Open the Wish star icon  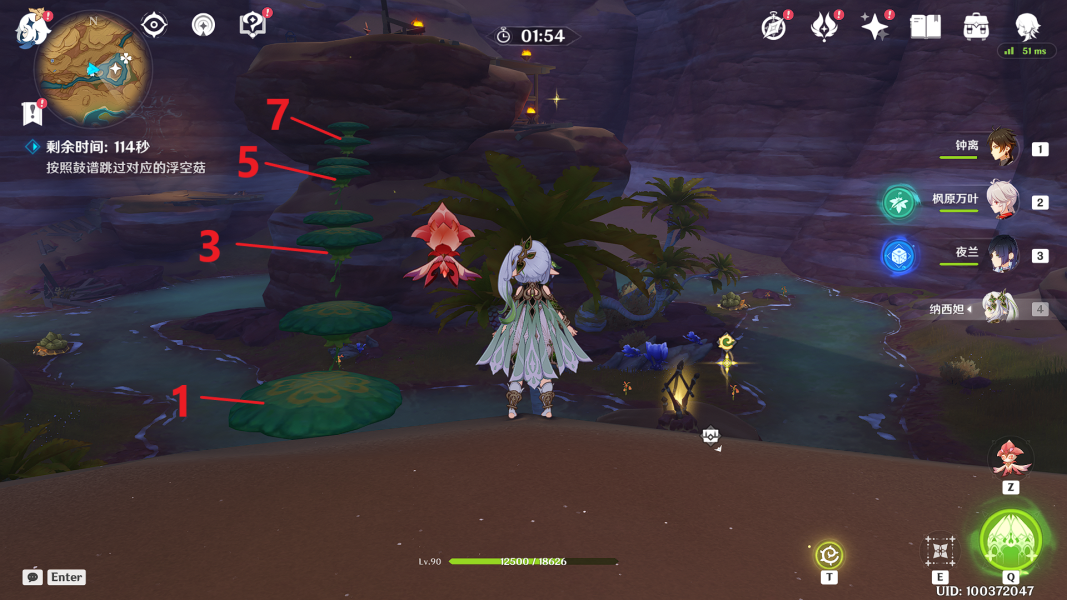(875, 27)
